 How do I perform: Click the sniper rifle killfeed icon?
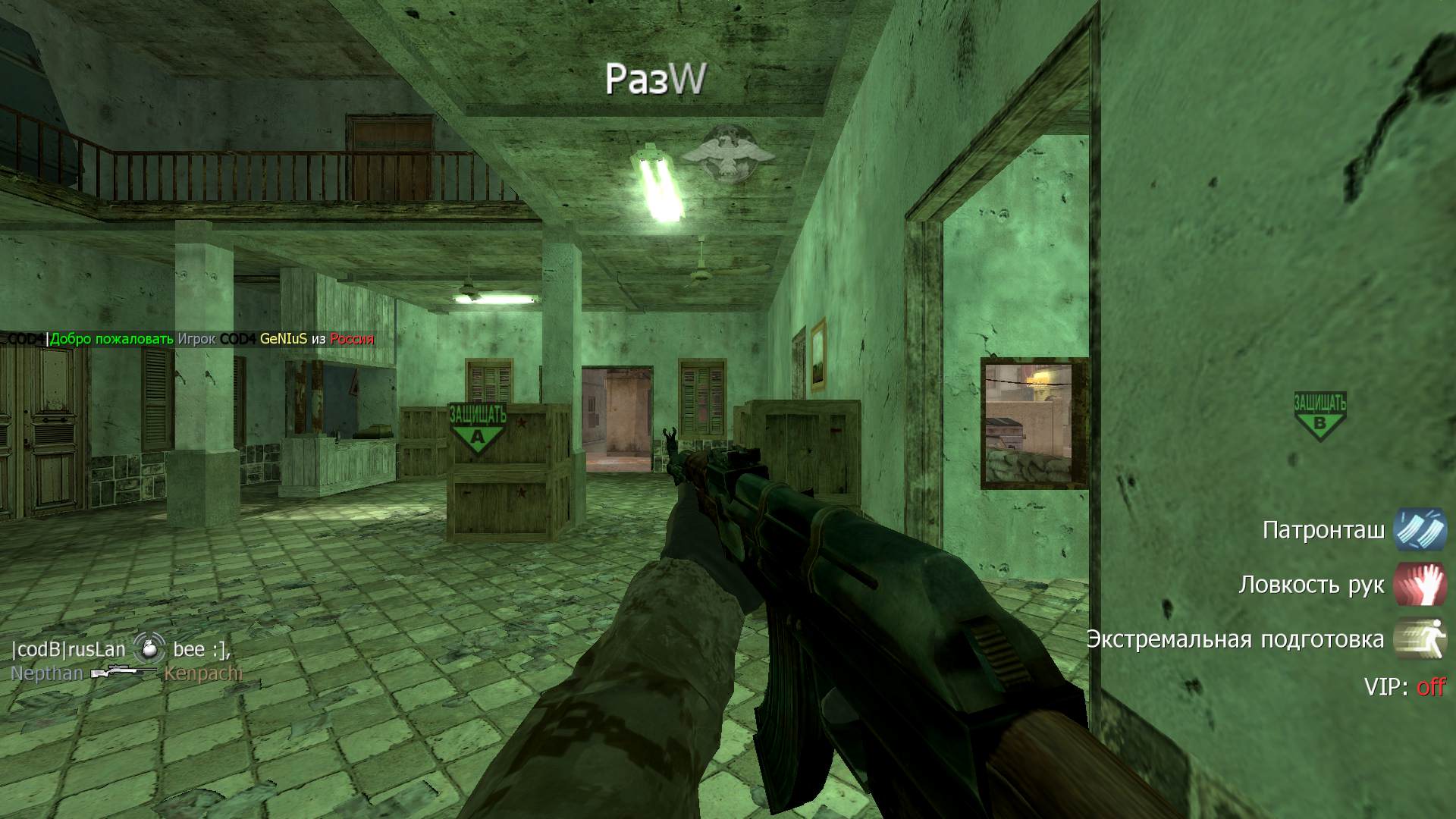(123, 673)
